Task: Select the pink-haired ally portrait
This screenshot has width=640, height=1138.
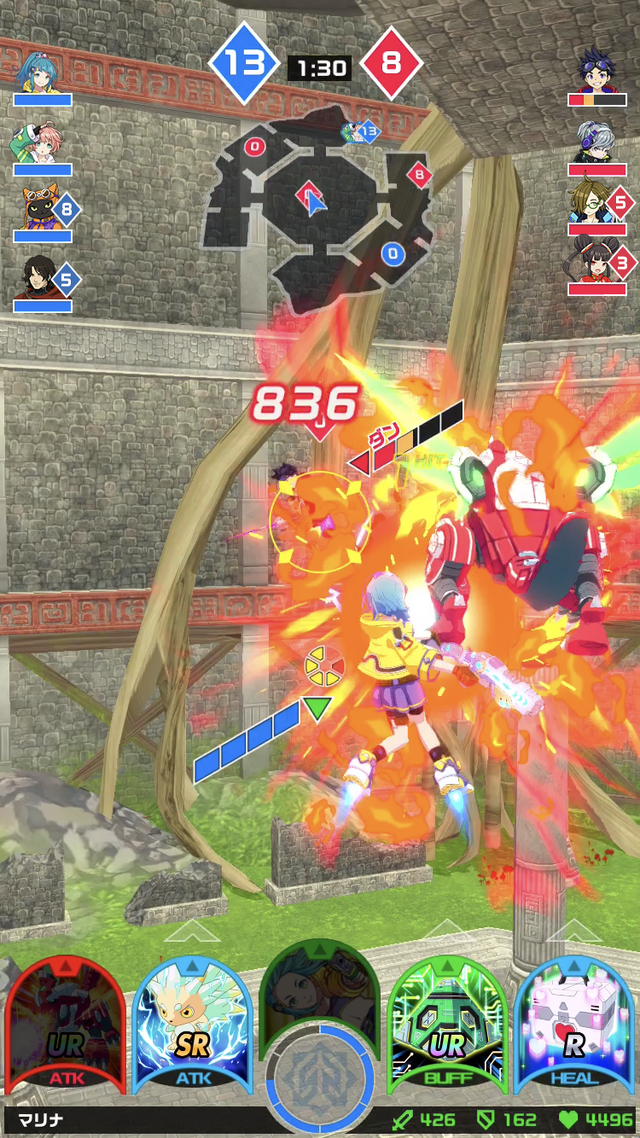Action: coord(42,142)
